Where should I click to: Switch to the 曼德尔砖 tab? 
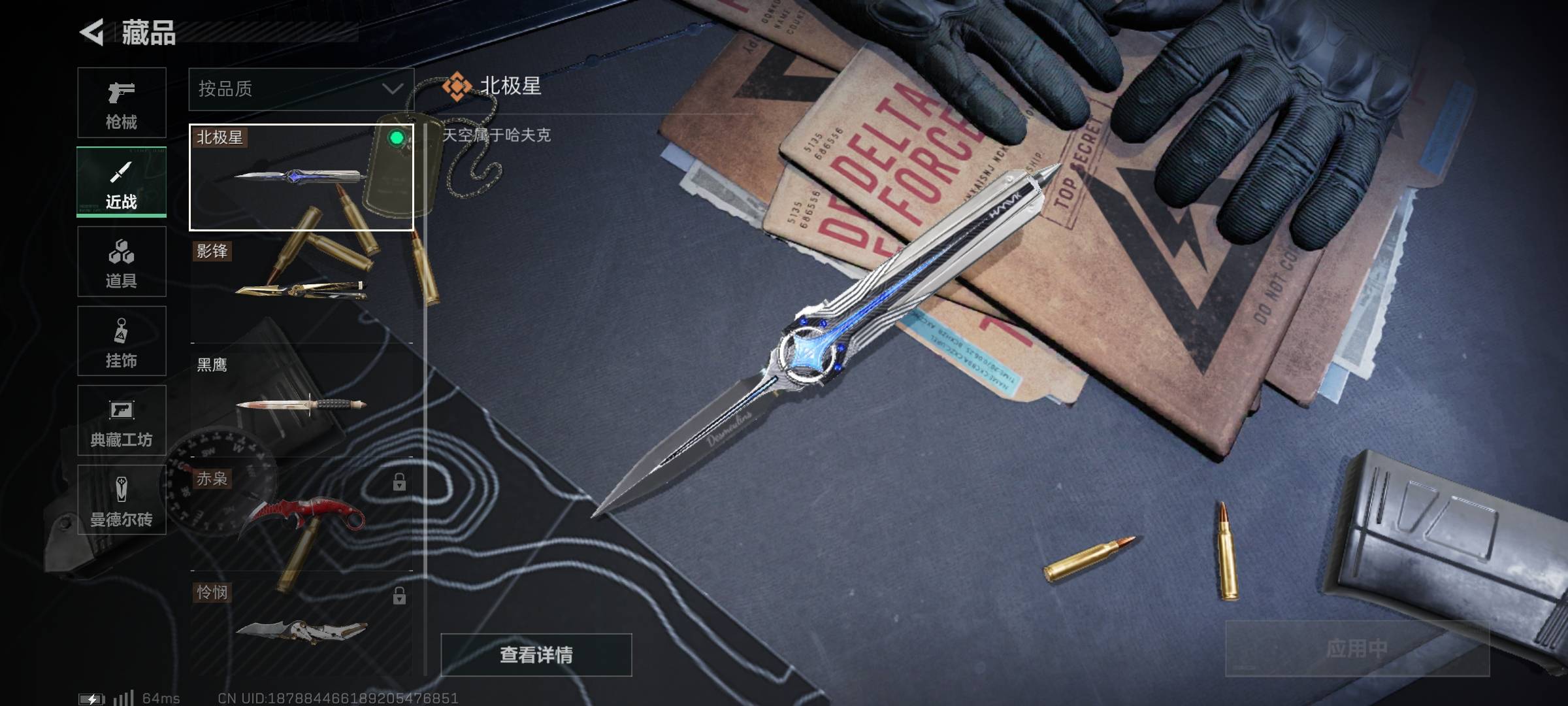click(122, 500)
